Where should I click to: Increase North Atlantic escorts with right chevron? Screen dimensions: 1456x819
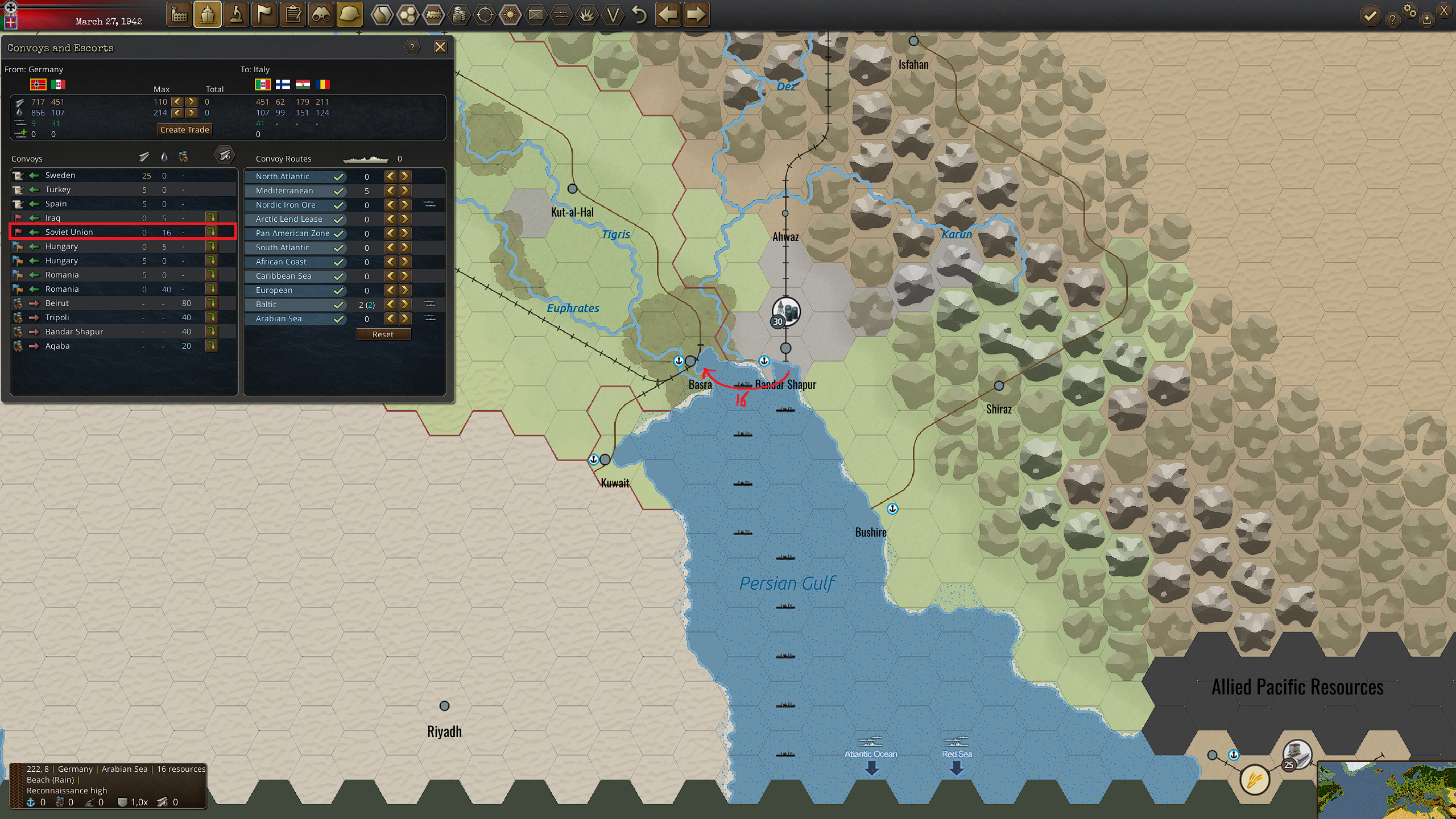point(404,176)
